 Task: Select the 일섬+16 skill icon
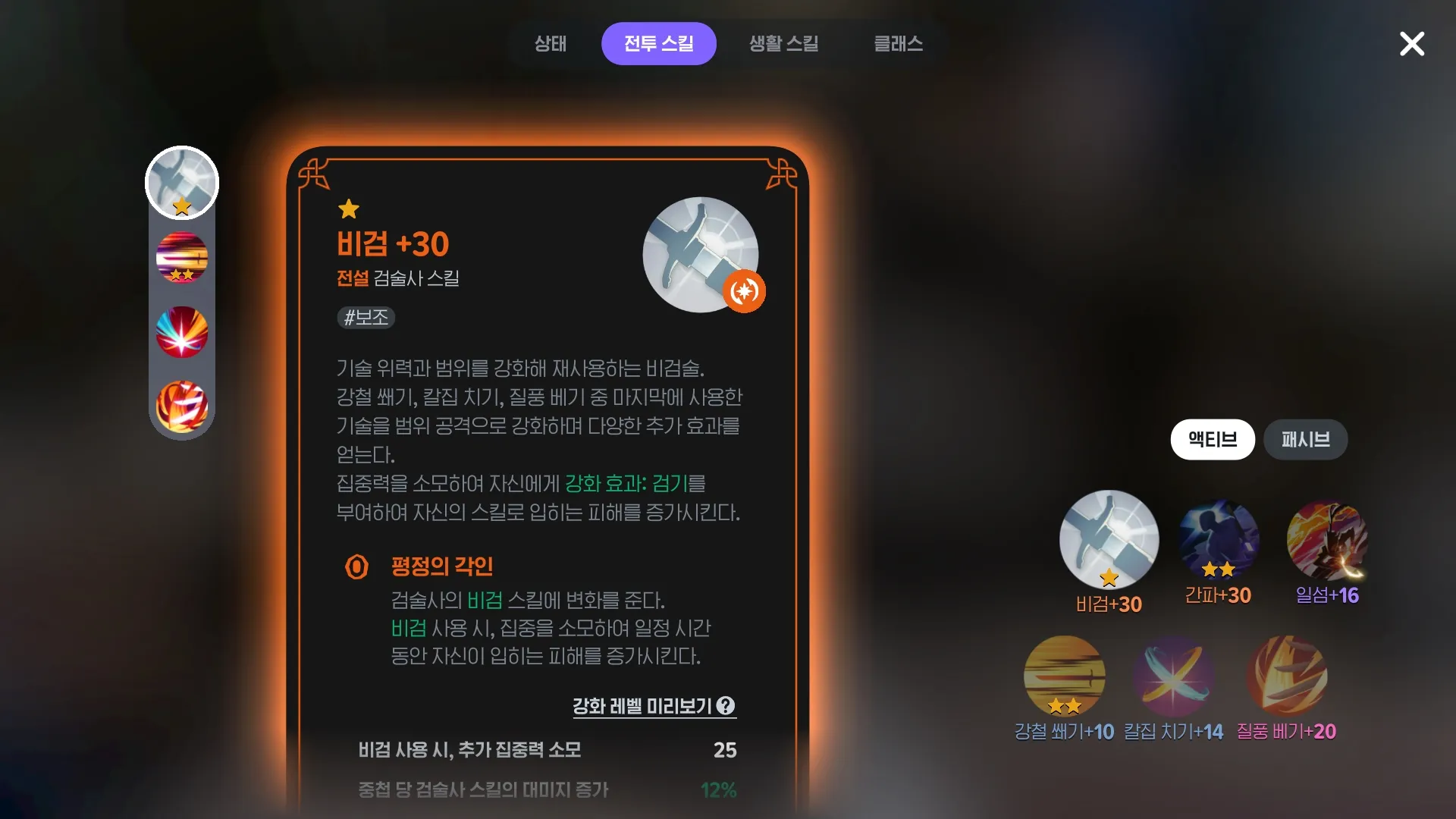click(x=1327, y=540)
